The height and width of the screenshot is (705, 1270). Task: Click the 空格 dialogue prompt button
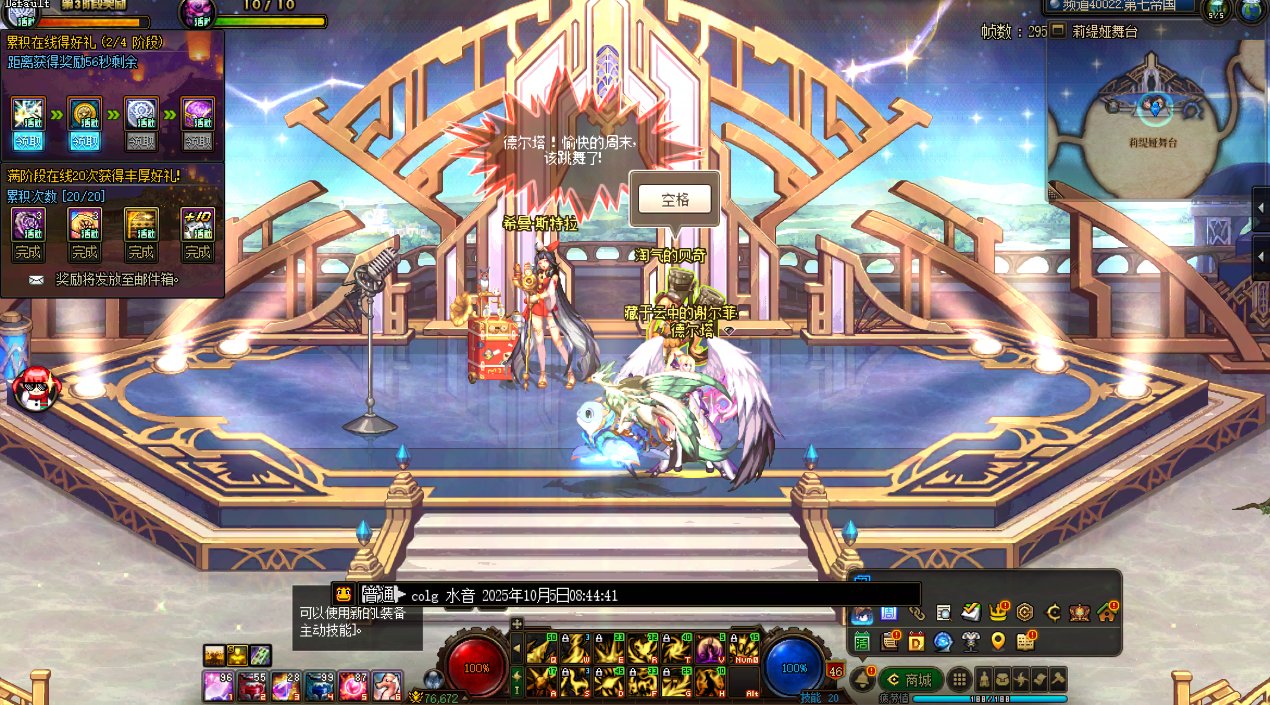[x=675, y=199]
